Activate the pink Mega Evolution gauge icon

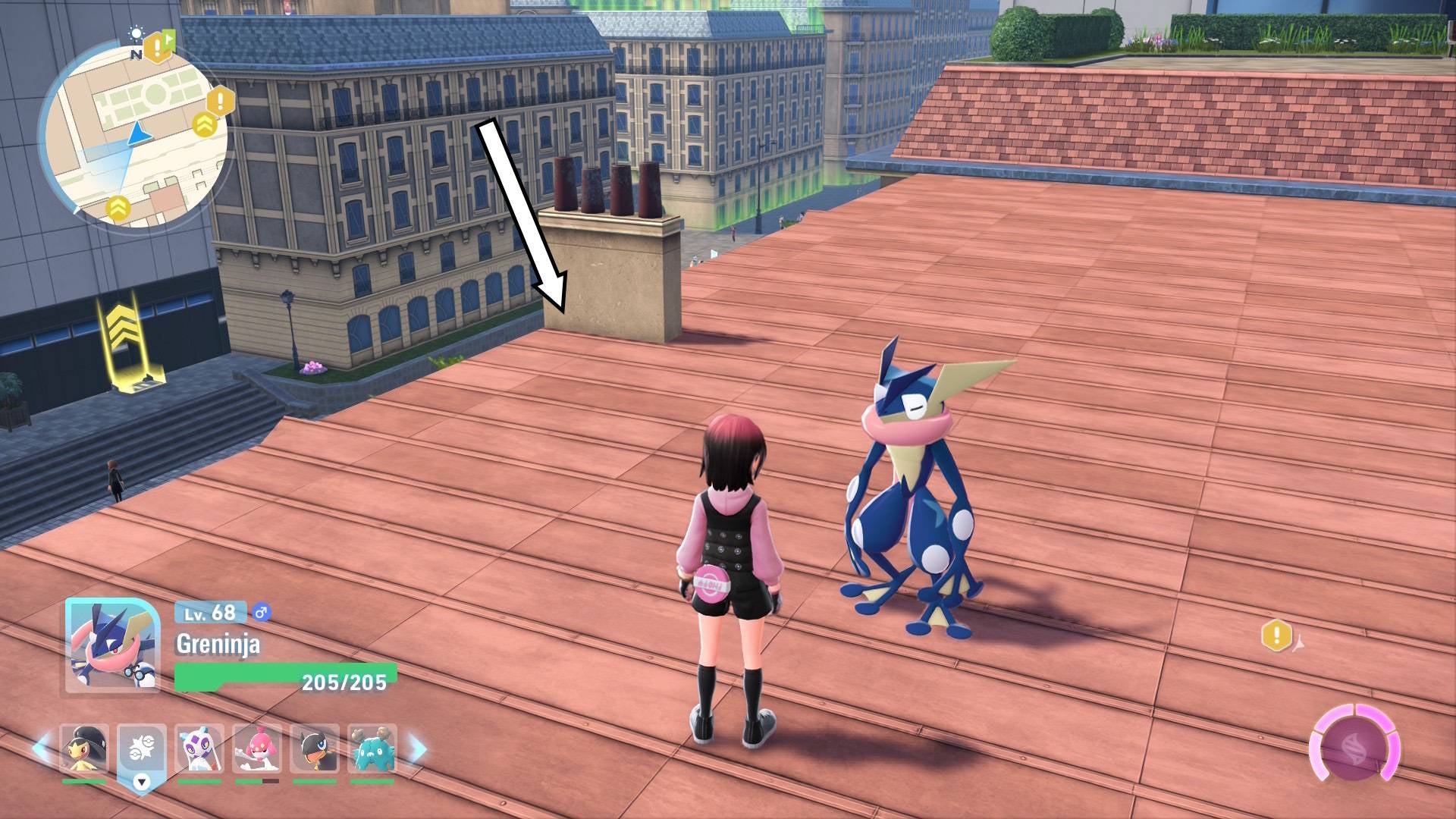(1354, 748)
